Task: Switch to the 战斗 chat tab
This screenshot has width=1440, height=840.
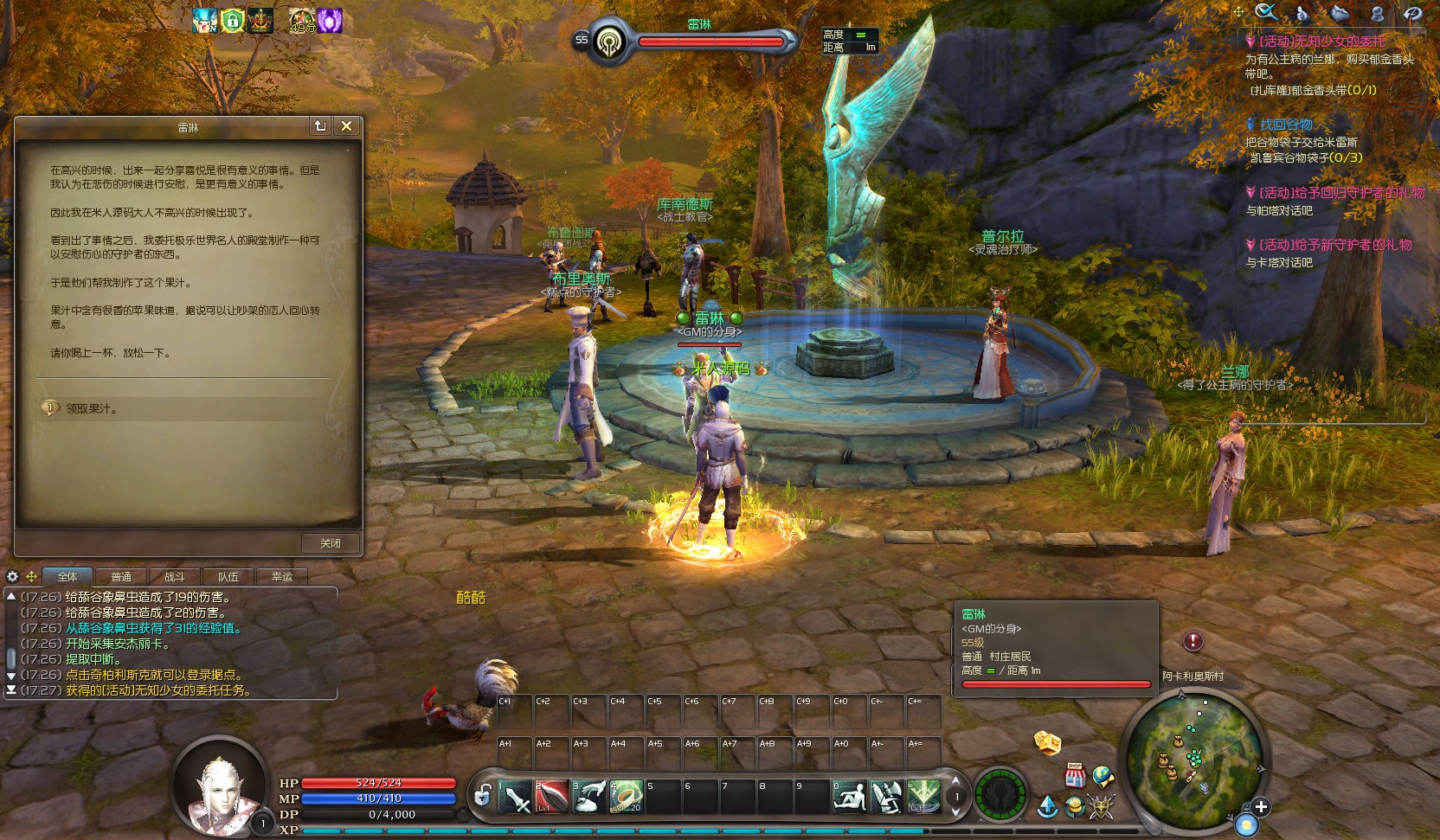Action: [175, 577]
